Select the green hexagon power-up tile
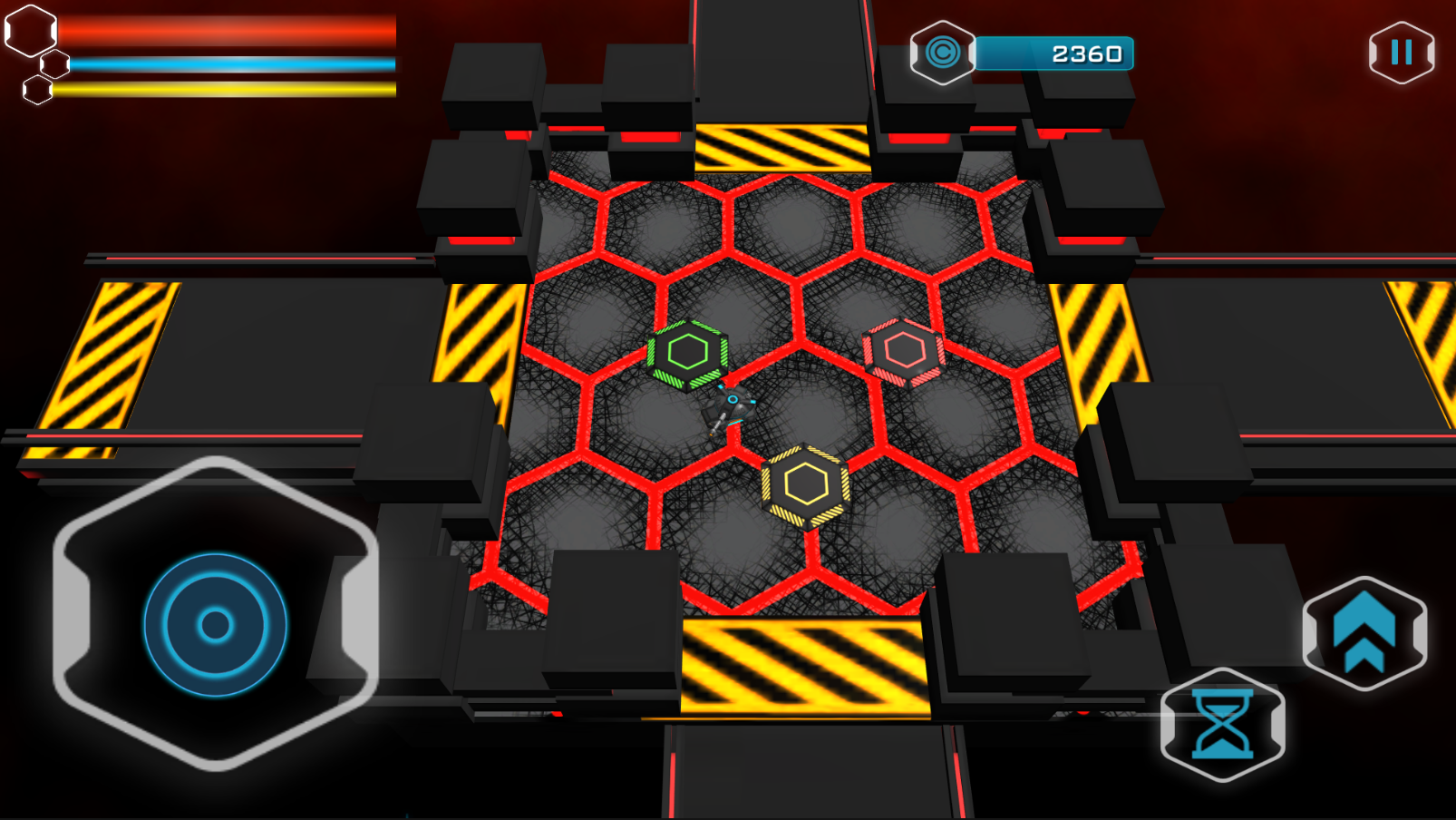The image size is (1456, 820). [688, 354]
